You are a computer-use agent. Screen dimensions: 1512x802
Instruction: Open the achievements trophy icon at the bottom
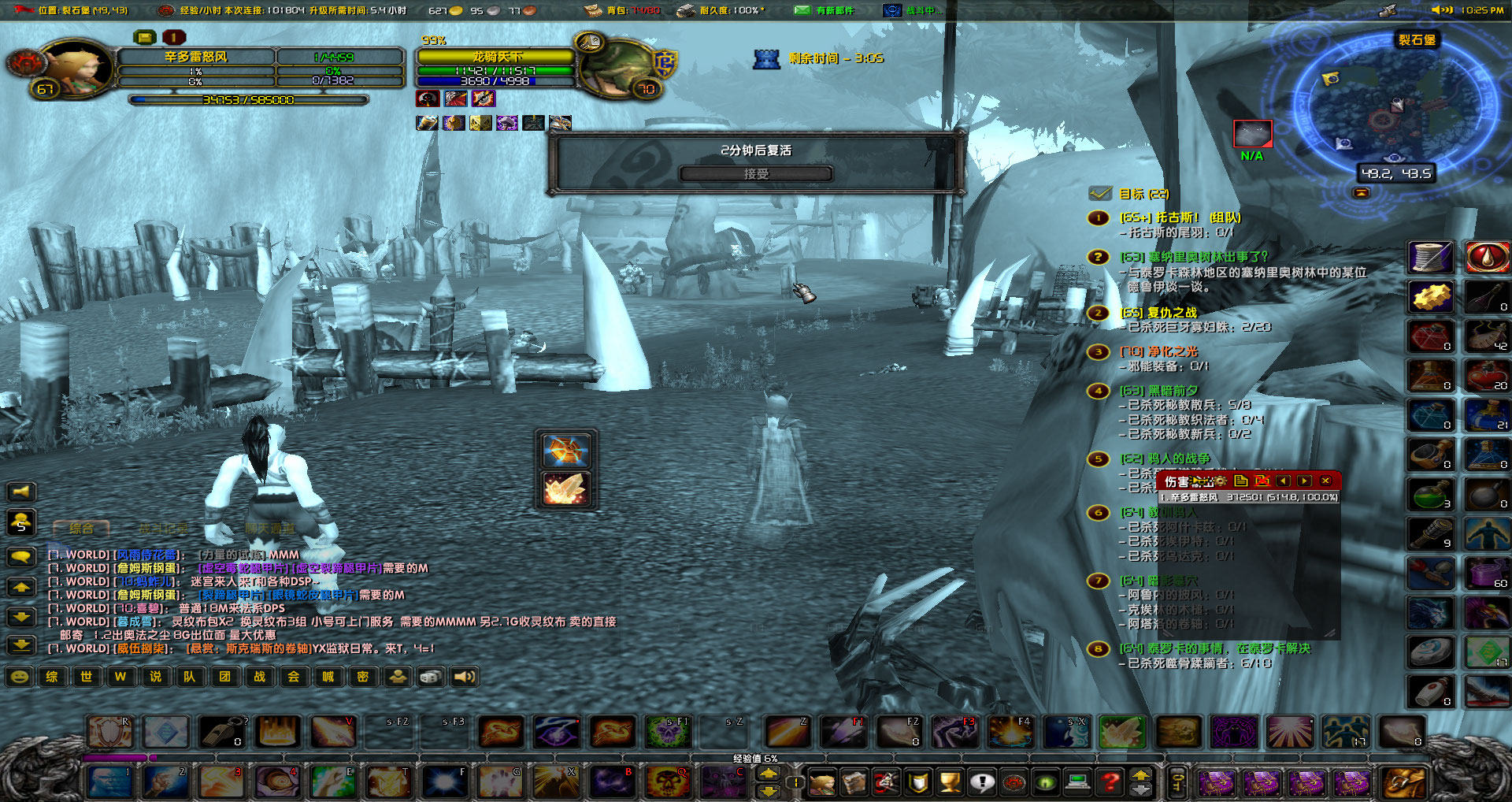tap(950, 783)
